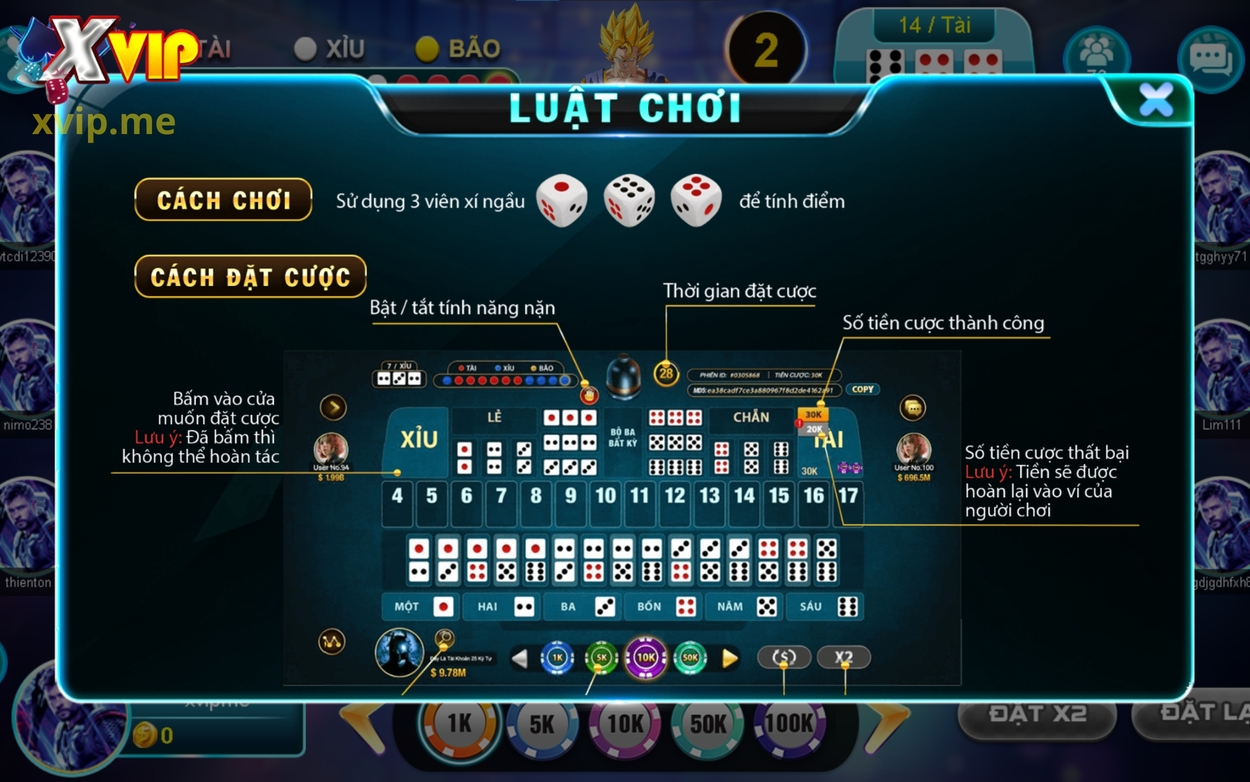Select the 100K betting chip
Image resolution: width=1250 pixels, height=782 pixels.
pyautogui.click(x=789, y=725)
